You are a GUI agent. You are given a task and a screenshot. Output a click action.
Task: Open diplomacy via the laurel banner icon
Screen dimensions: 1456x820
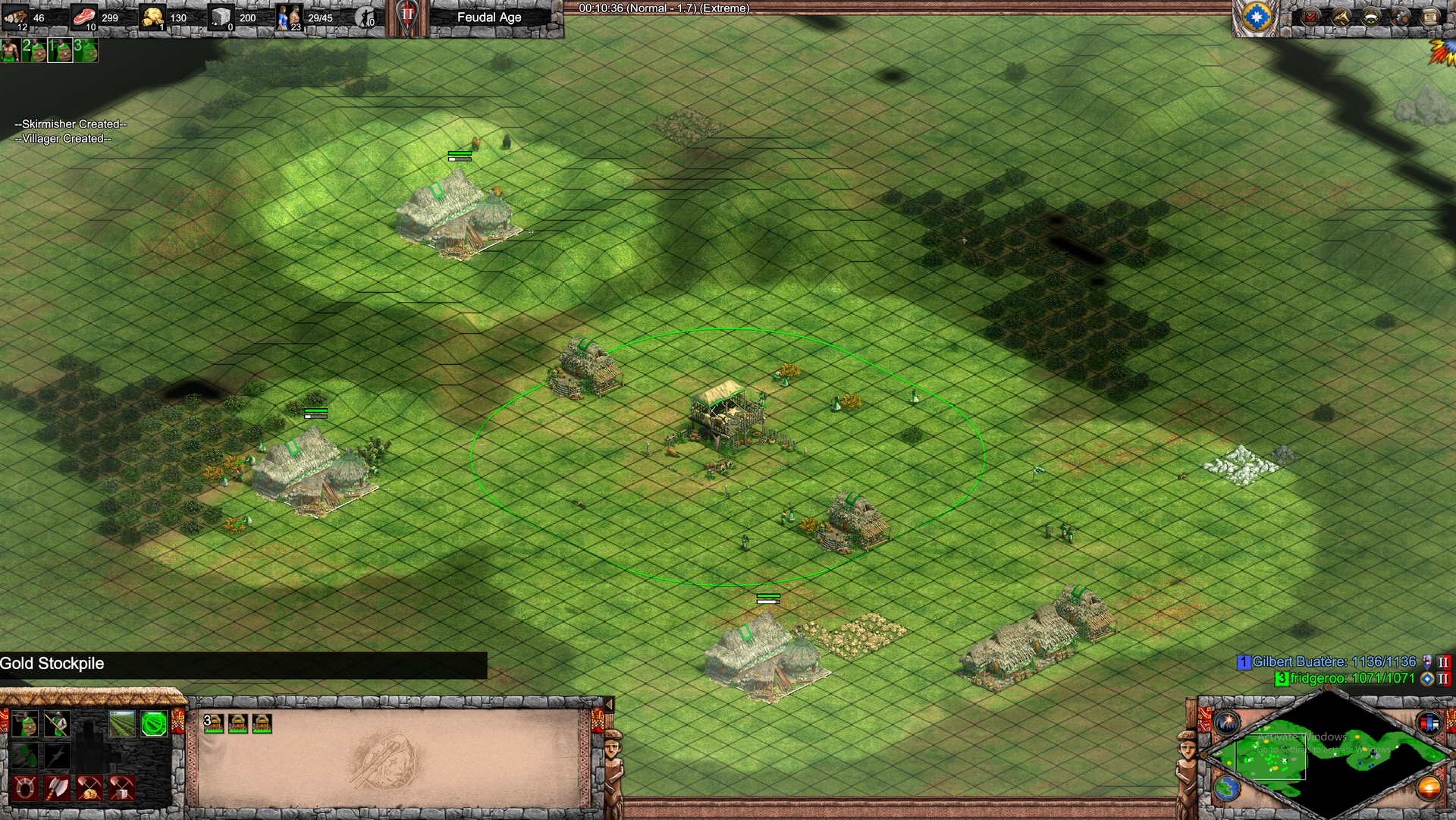[1371, 17]
